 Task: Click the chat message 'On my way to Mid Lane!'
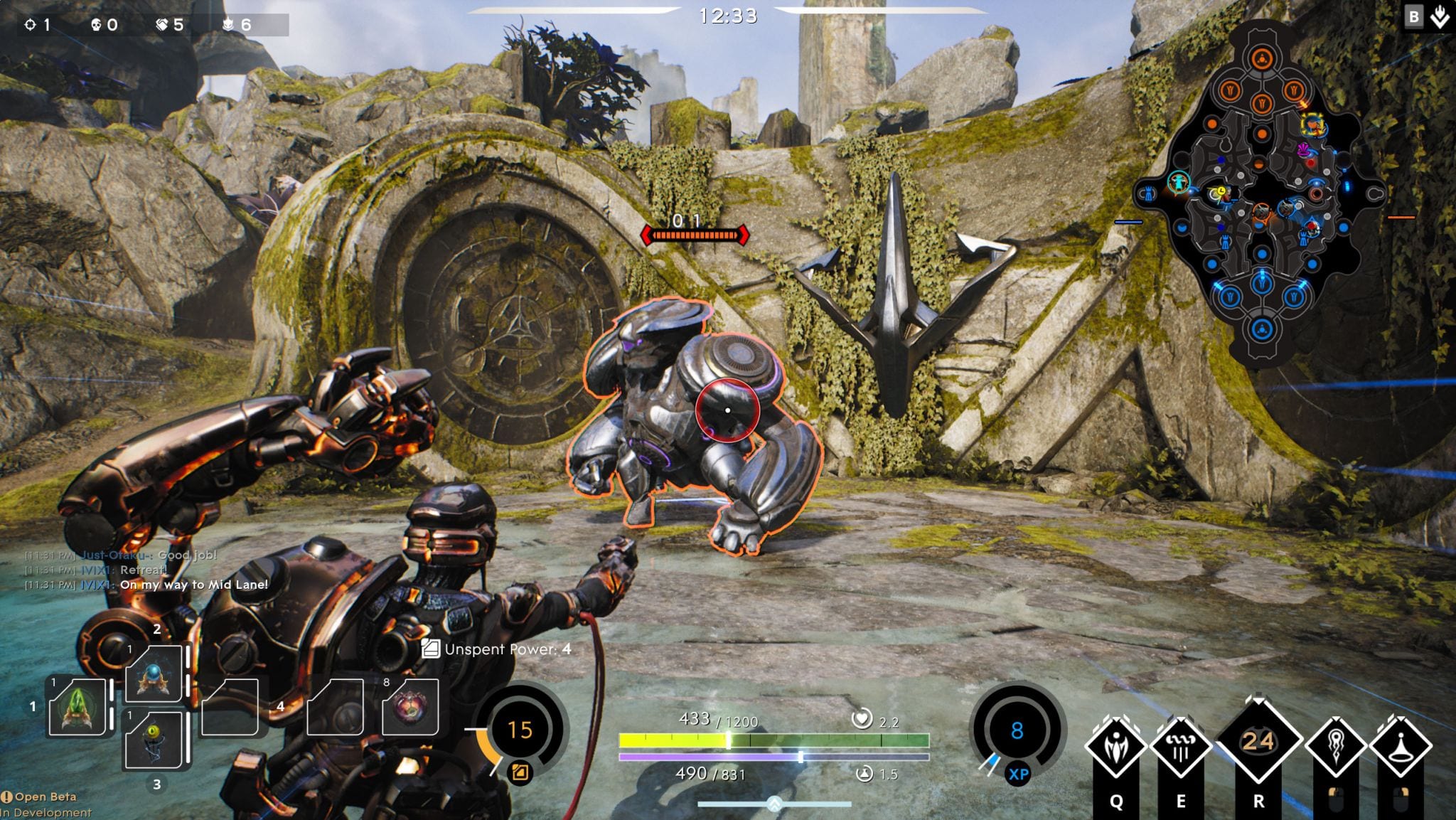click(x=193, y=585)
